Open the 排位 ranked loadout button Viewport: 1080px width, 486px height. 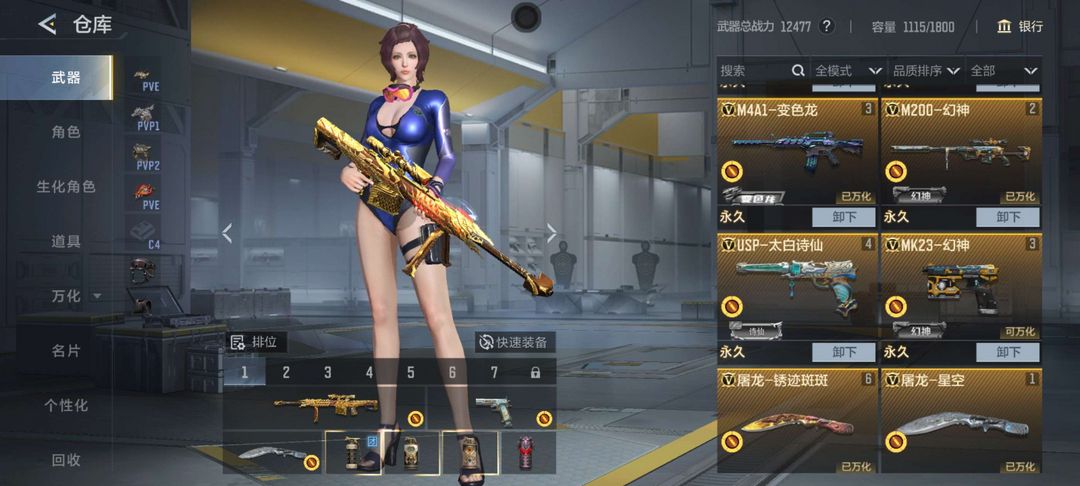(255, 342)
